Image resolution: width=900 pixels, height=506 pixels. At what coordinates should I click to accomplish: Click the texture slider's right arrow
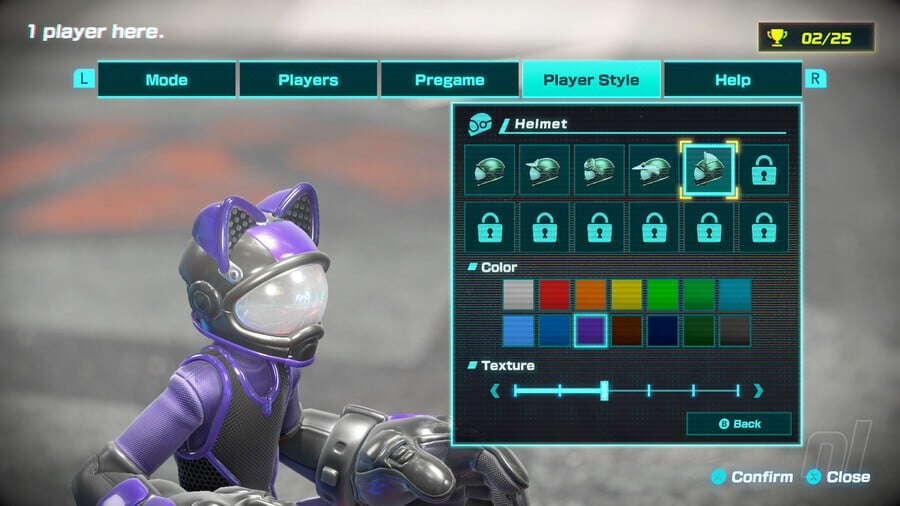[758, 391]
